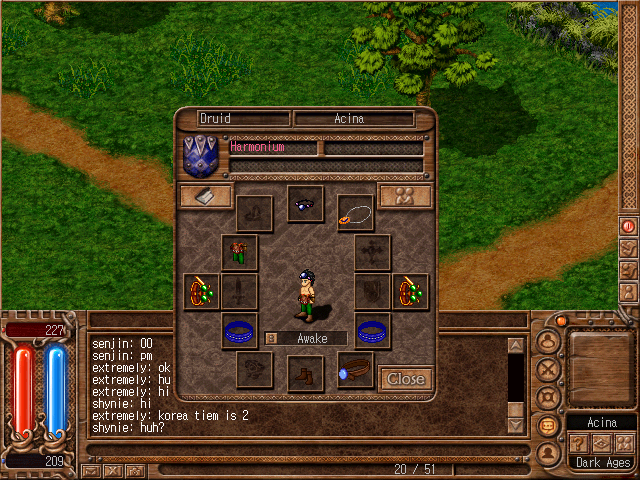Select the red and green armor slot
The width and height of the screenshot is (640, 480).
pos(239,252)
